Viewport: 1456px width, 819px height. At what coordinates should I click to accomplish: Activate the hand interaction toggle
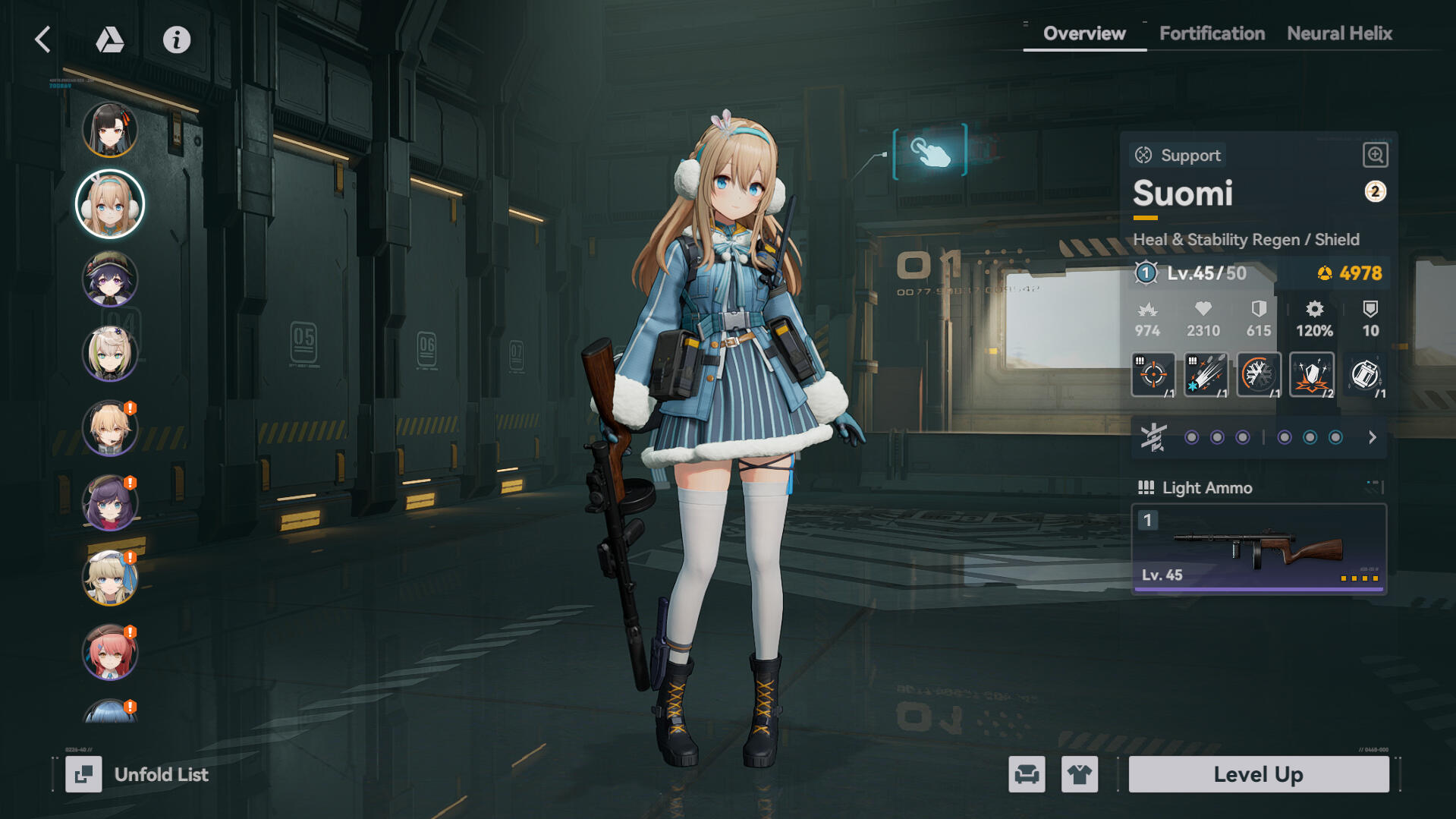pos(930,152)
